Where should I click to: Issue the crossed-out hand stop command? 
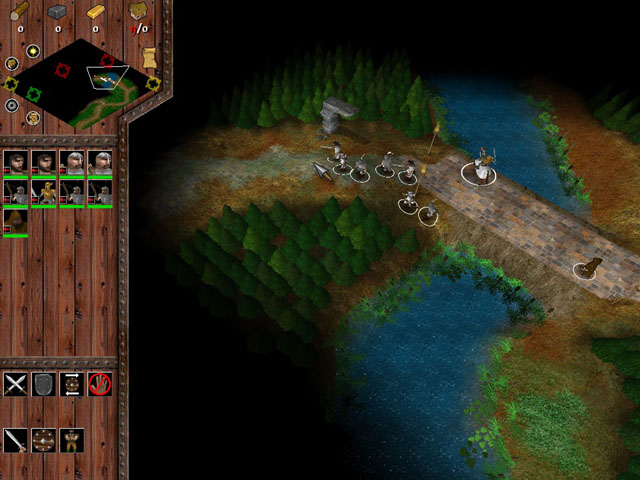point(99,383)
